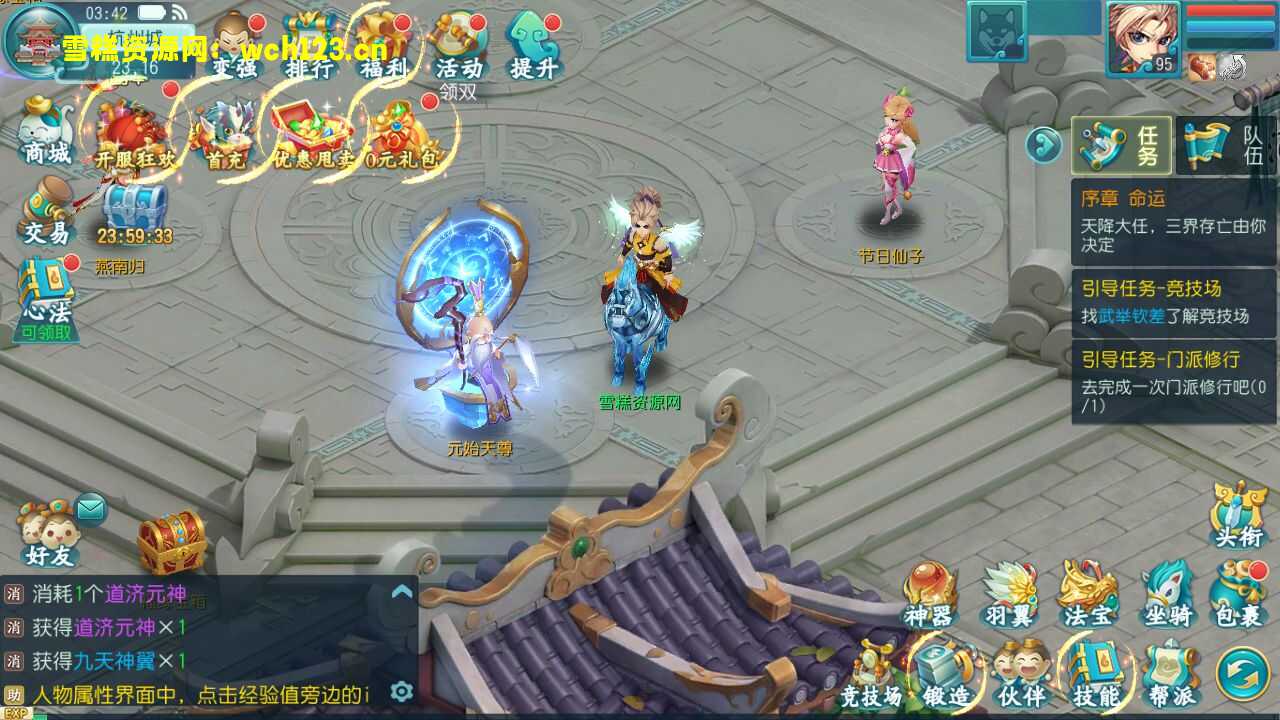Click the chat settings gear icon
1280x720 pixels.
pyautogui.click(x=401, y=691)
